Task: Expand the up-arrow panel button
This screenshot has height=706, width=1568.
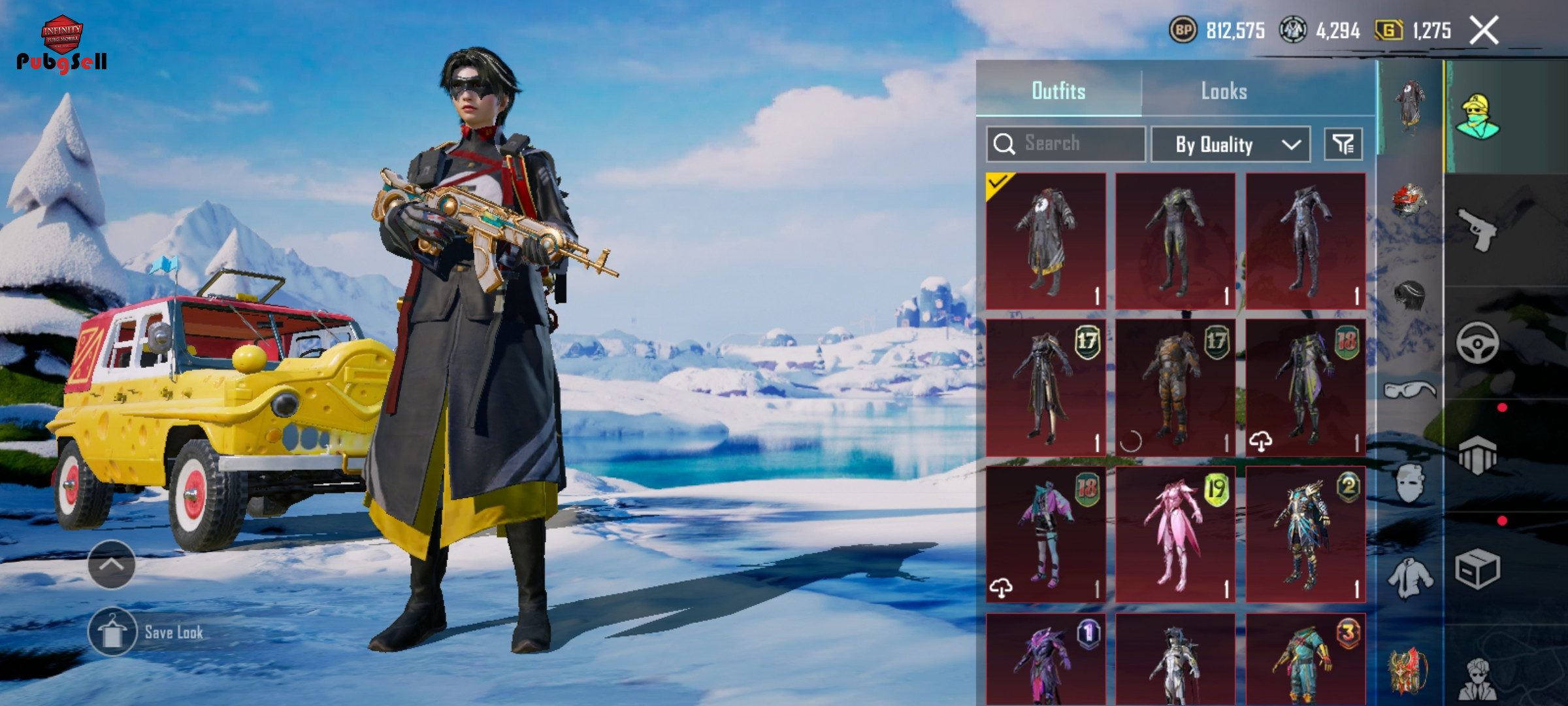Action: [x=112, y=564]
